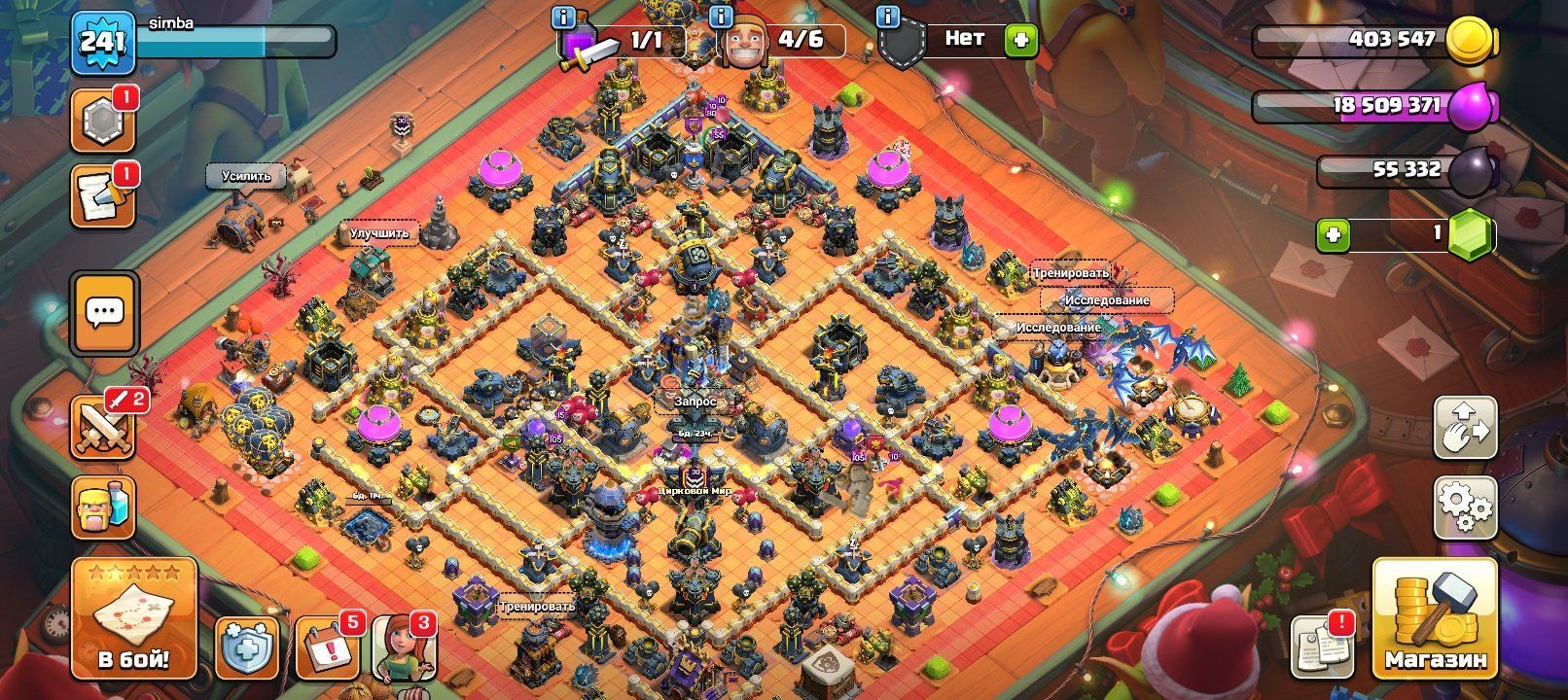
Task: Open the blue shield icon button
Action: pos(246,647)
